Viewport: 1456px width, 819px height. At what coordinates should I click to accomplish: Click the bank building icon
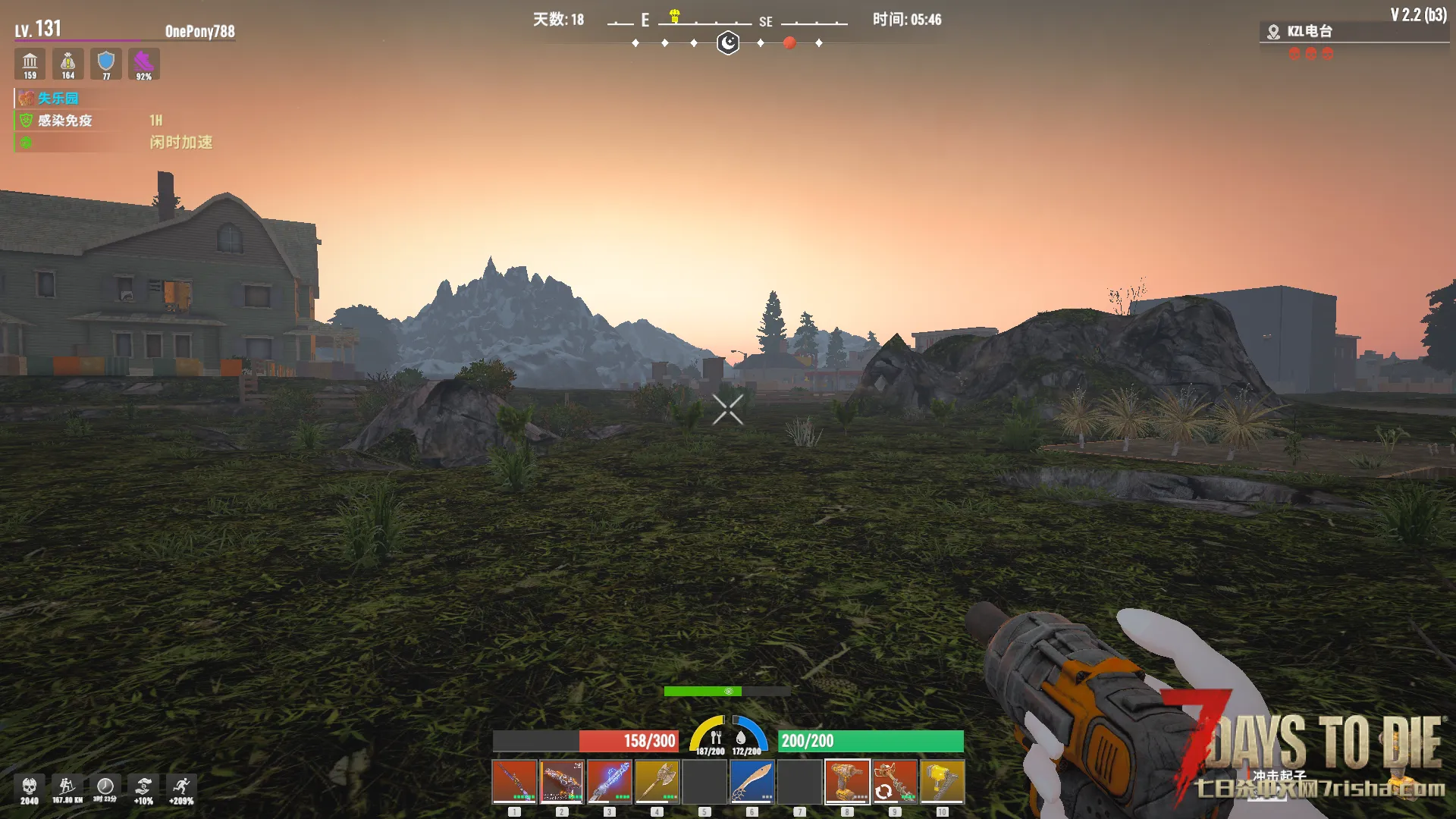[30, 62]
